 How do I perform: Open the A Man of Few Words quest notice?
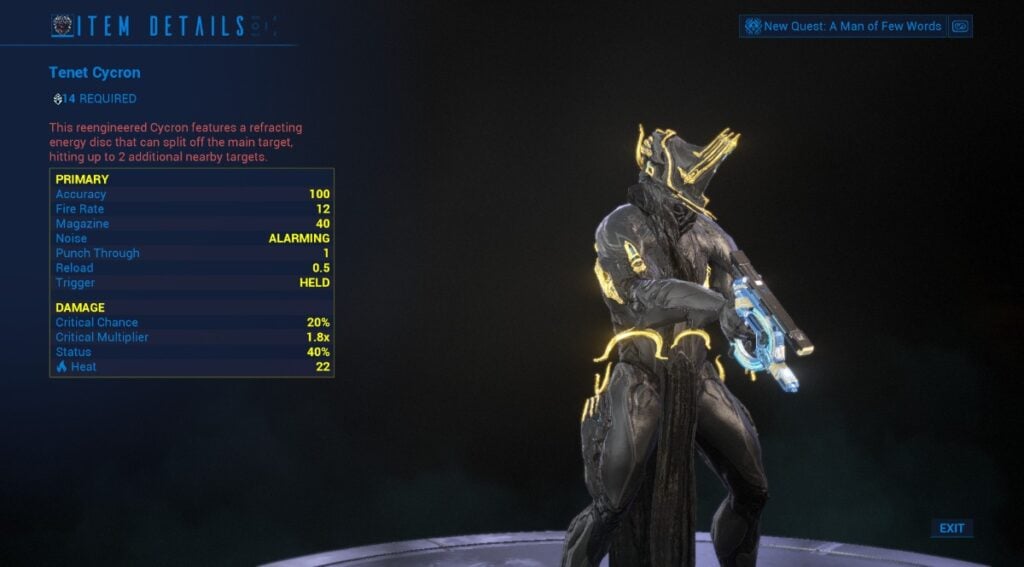click(x=843, y=26)
